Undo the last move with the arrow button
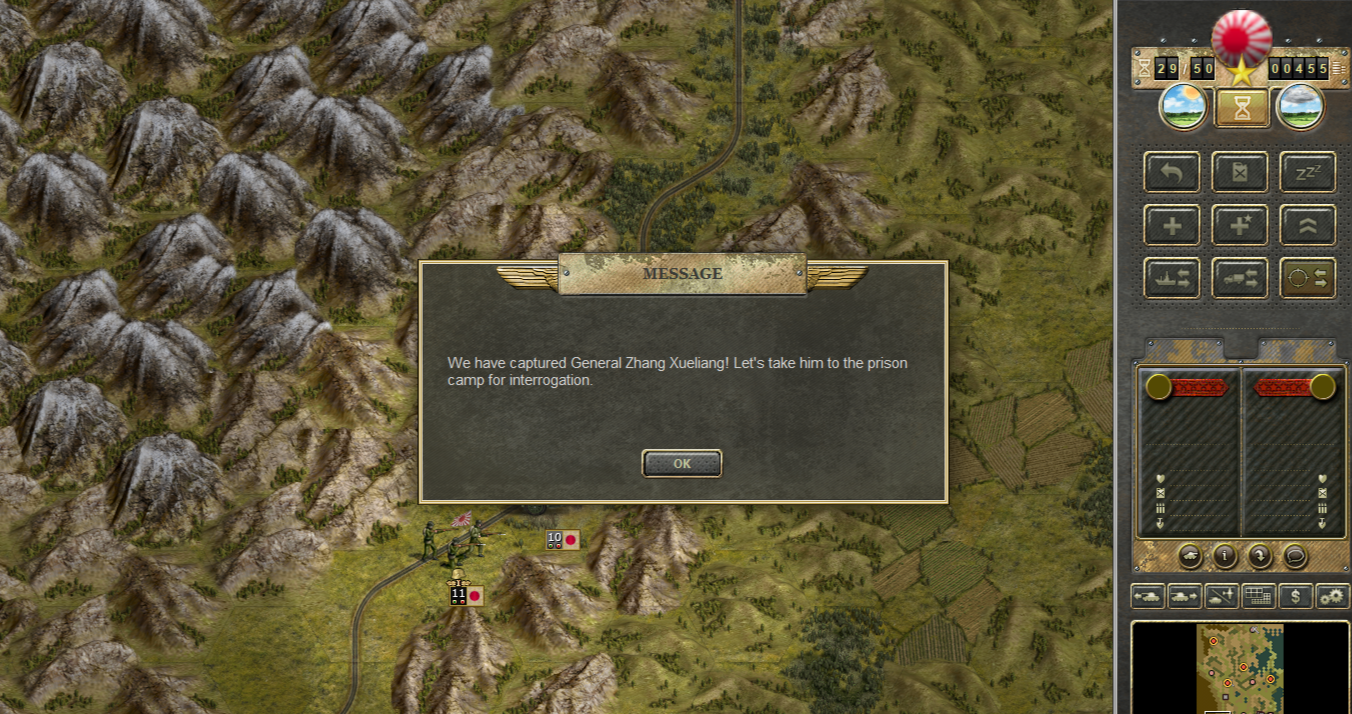The height and width of the screenshot is (714, 1352). pos(1171,172)
